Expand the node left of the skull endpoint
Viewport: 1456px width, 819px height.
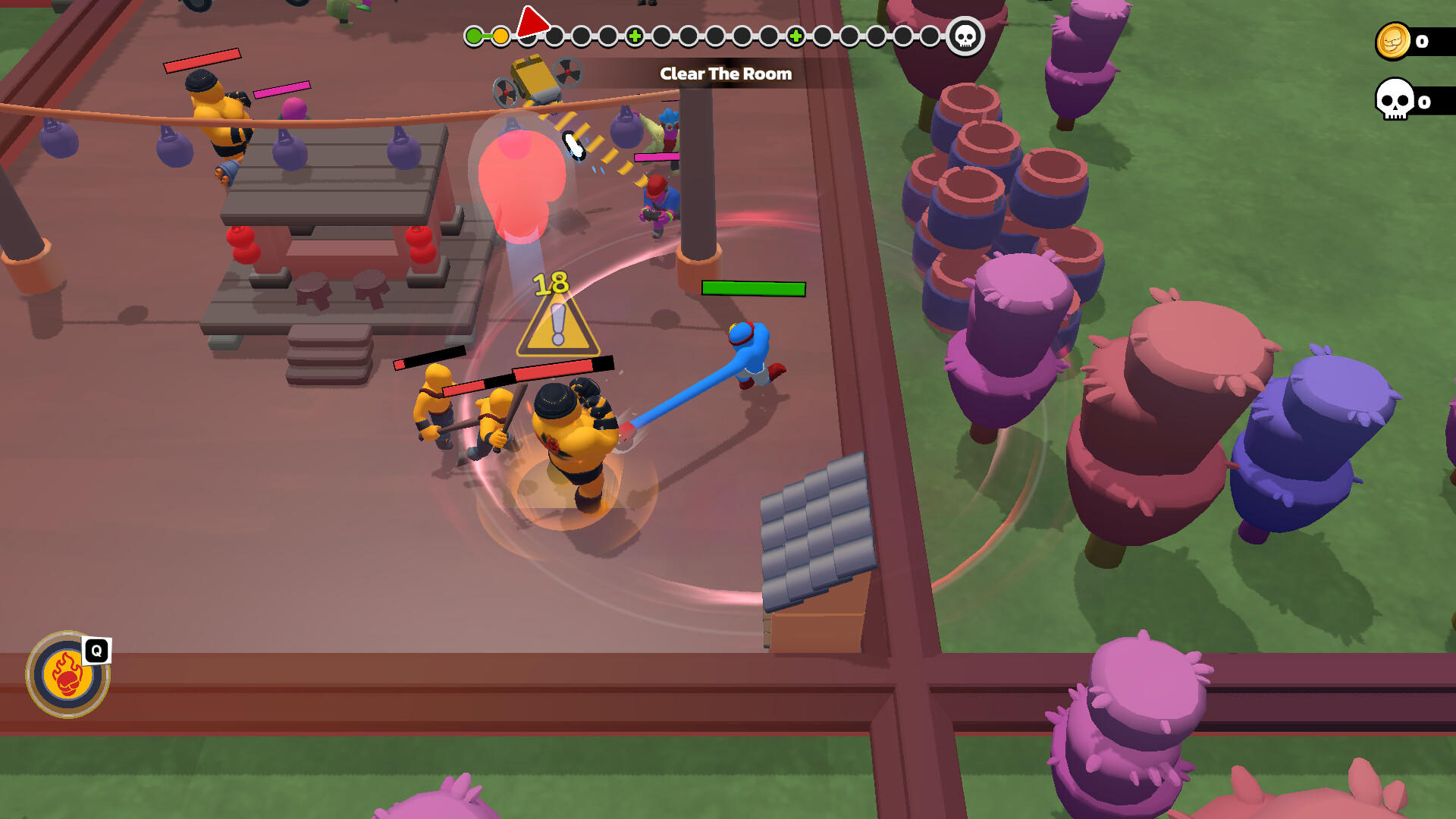coord(929,35)
